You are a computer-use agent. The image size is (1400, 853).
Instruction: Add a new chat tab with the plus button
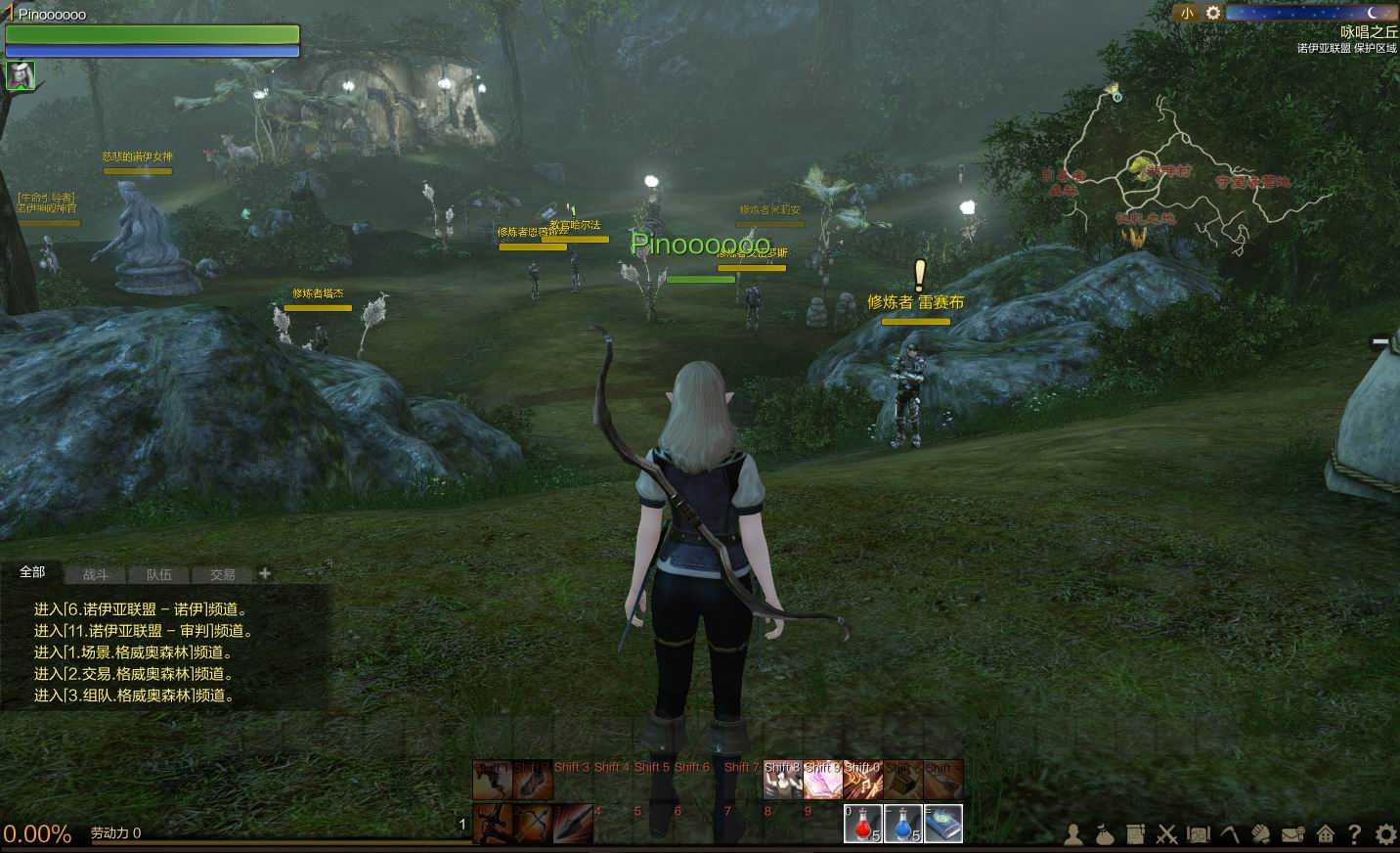click(265, 574)
